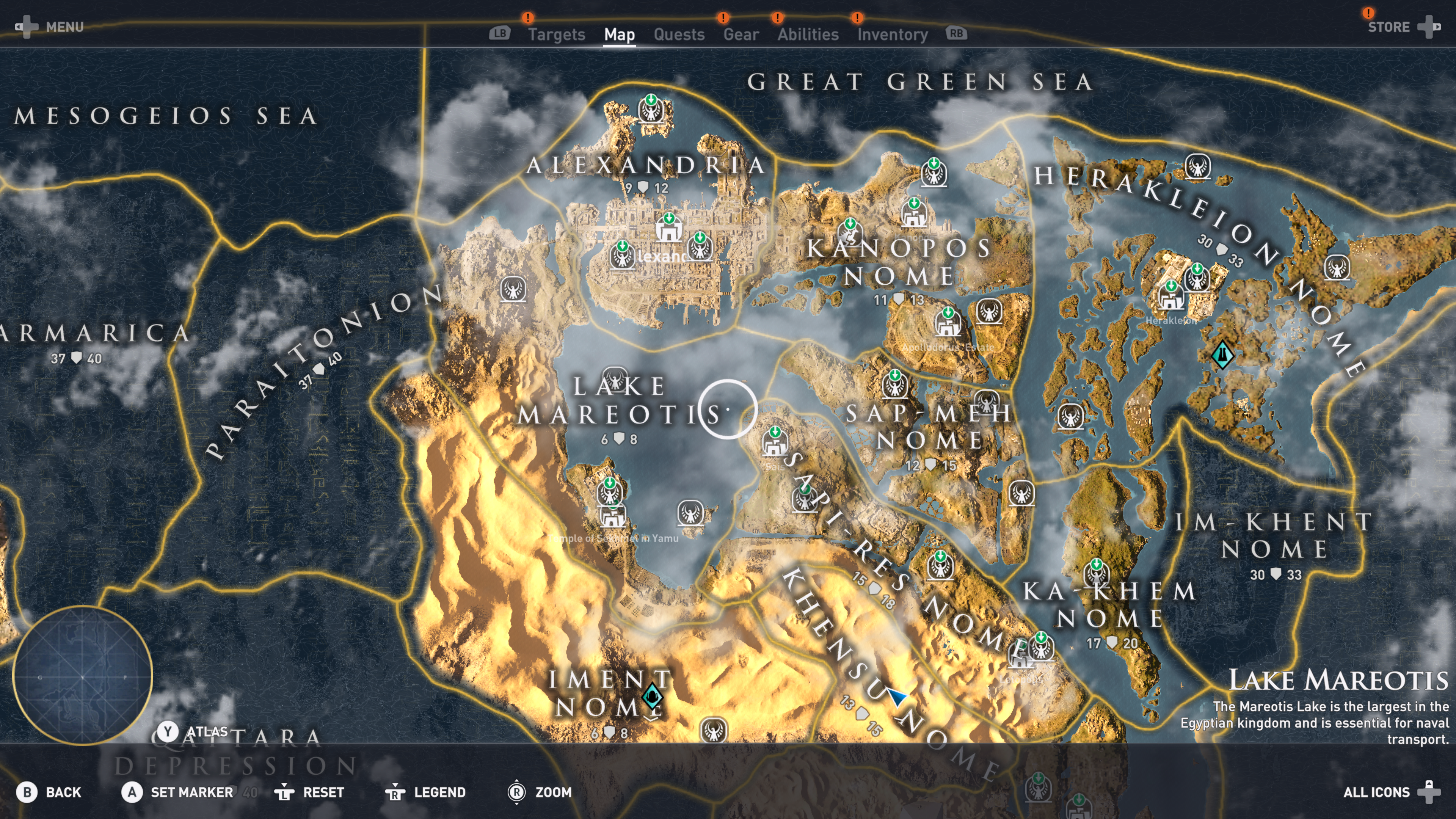Pick the Temple of Sekhmet in Yamu icon
The image size is (1456, 819).
pyautogui.click(x=612, y=515)
